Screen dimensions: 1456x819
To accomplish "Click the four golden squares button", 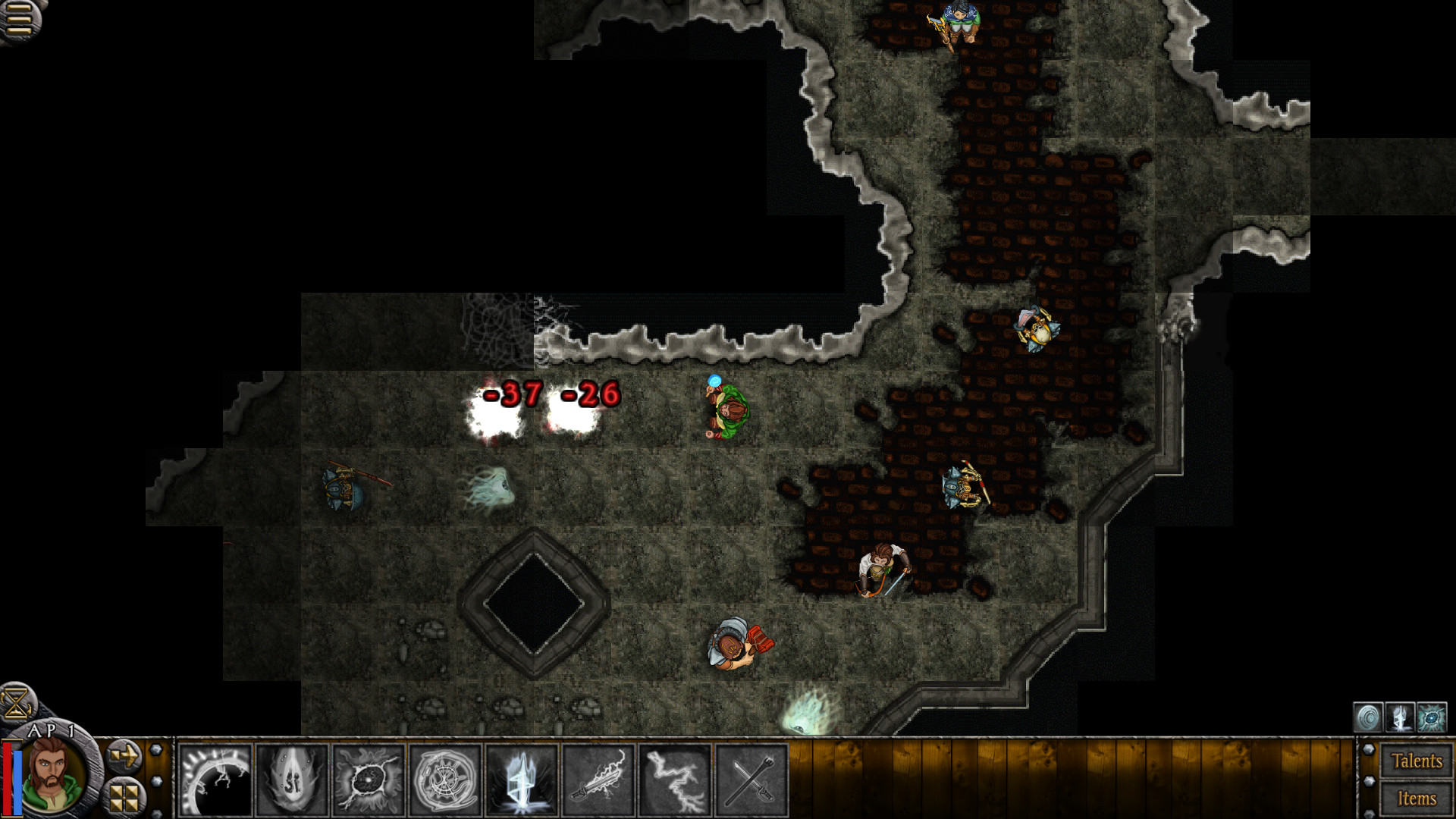I will [124, 796].
